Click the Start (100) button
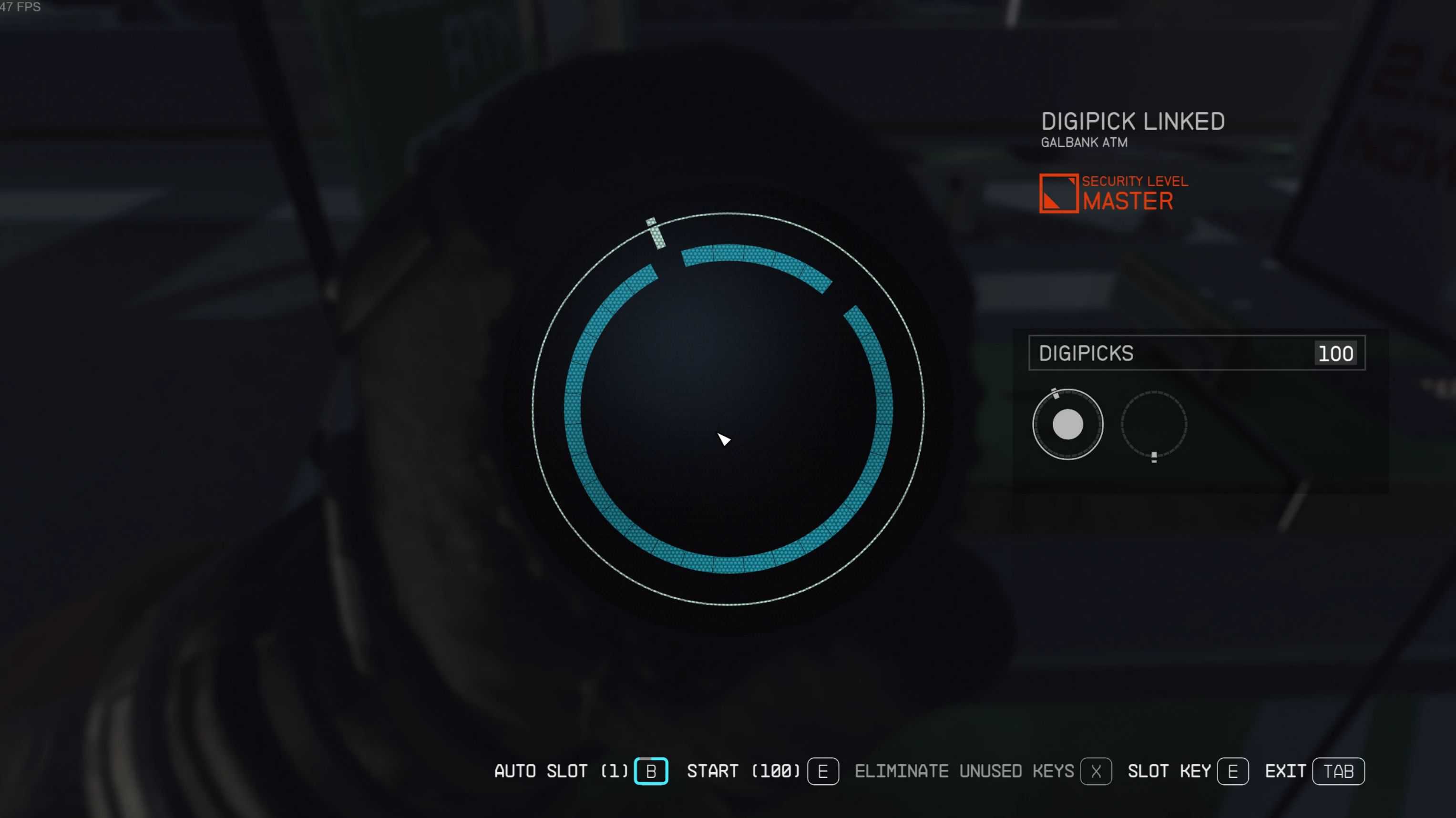 point(822,771)
